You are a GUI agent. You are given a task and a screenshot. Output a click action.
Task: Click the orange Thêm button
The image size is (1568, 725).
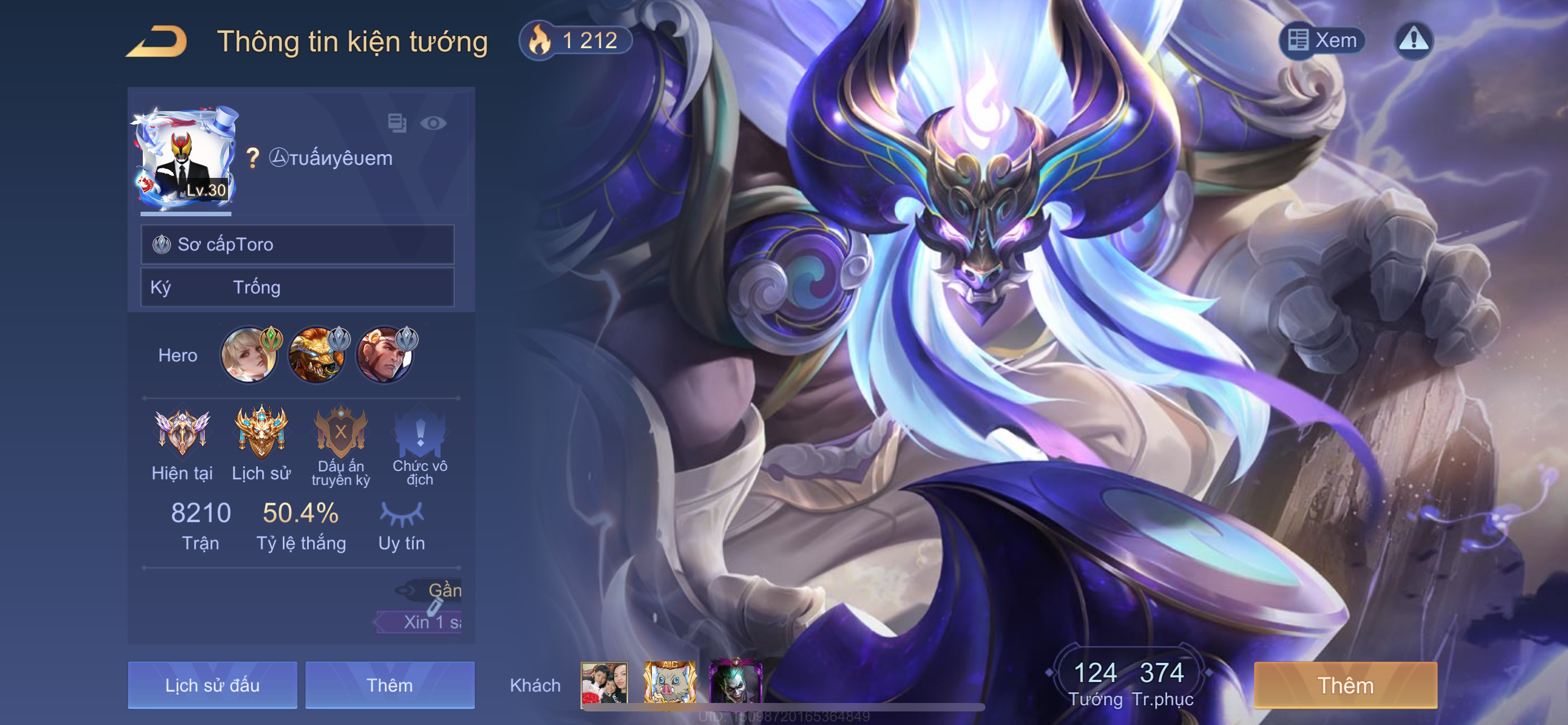[1345, 685]
